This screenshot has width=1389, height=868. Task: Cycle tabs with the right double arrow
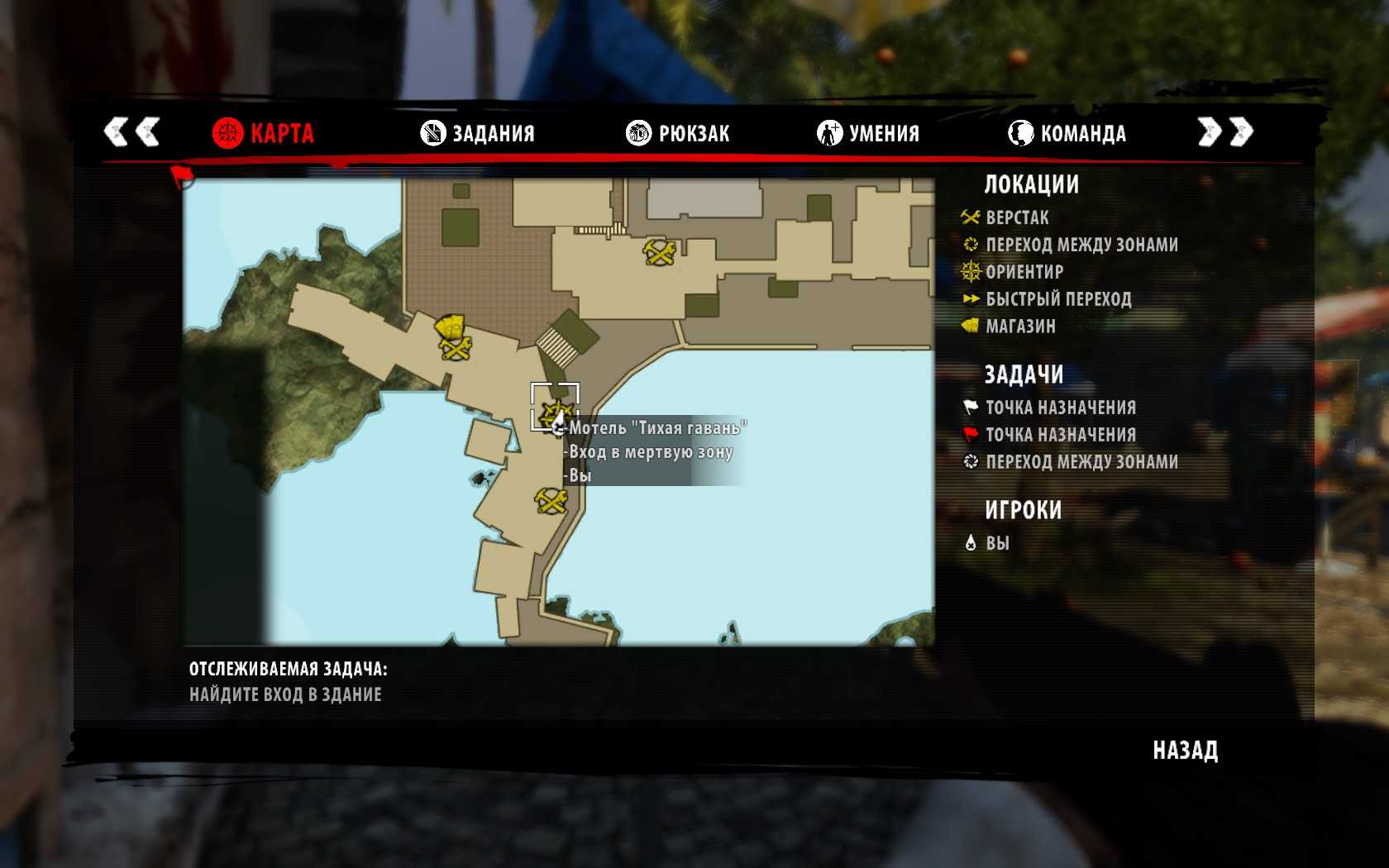1225,131
